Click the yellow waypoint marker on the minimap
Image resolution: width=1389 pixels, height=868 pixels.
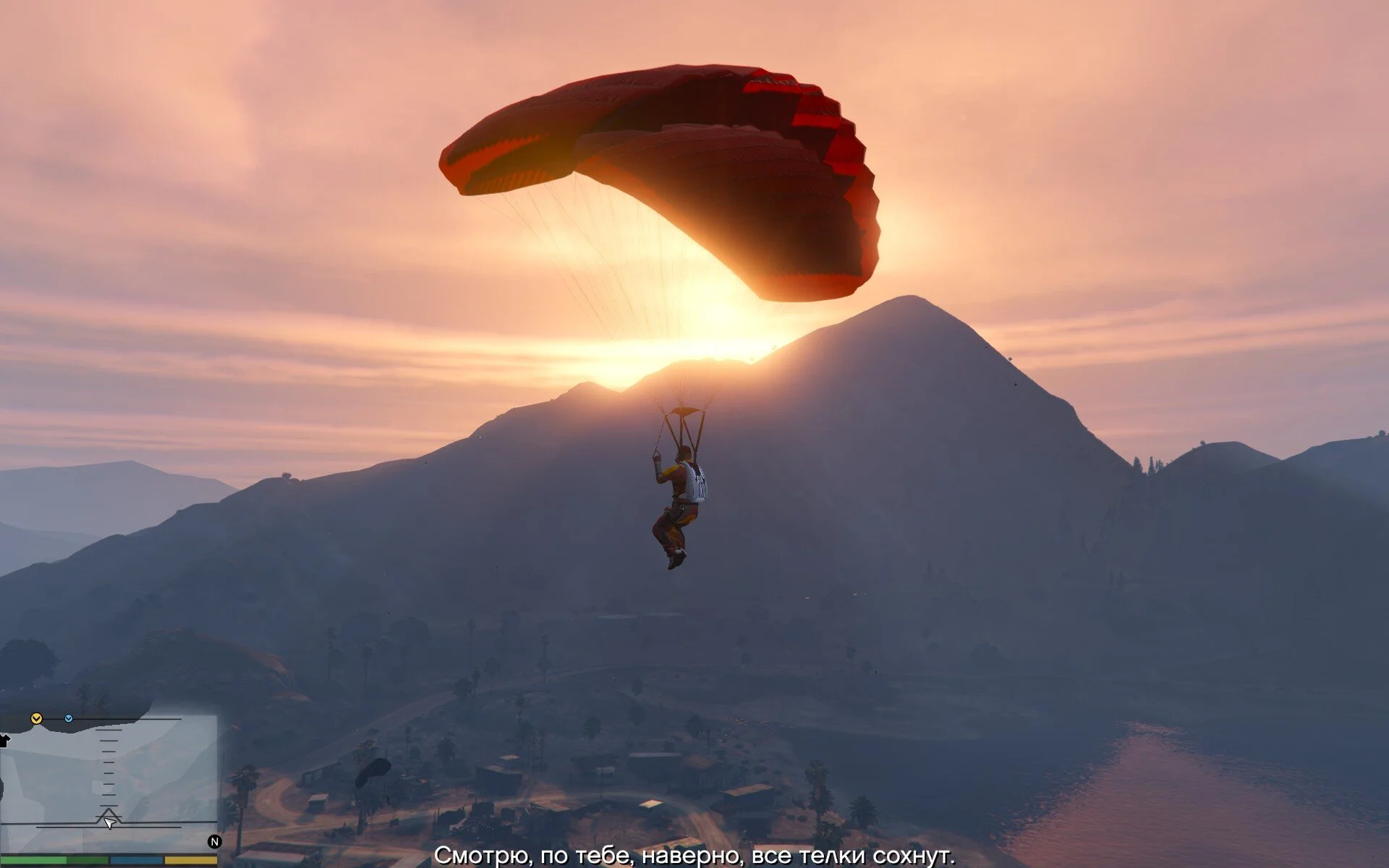pos(36,718)
